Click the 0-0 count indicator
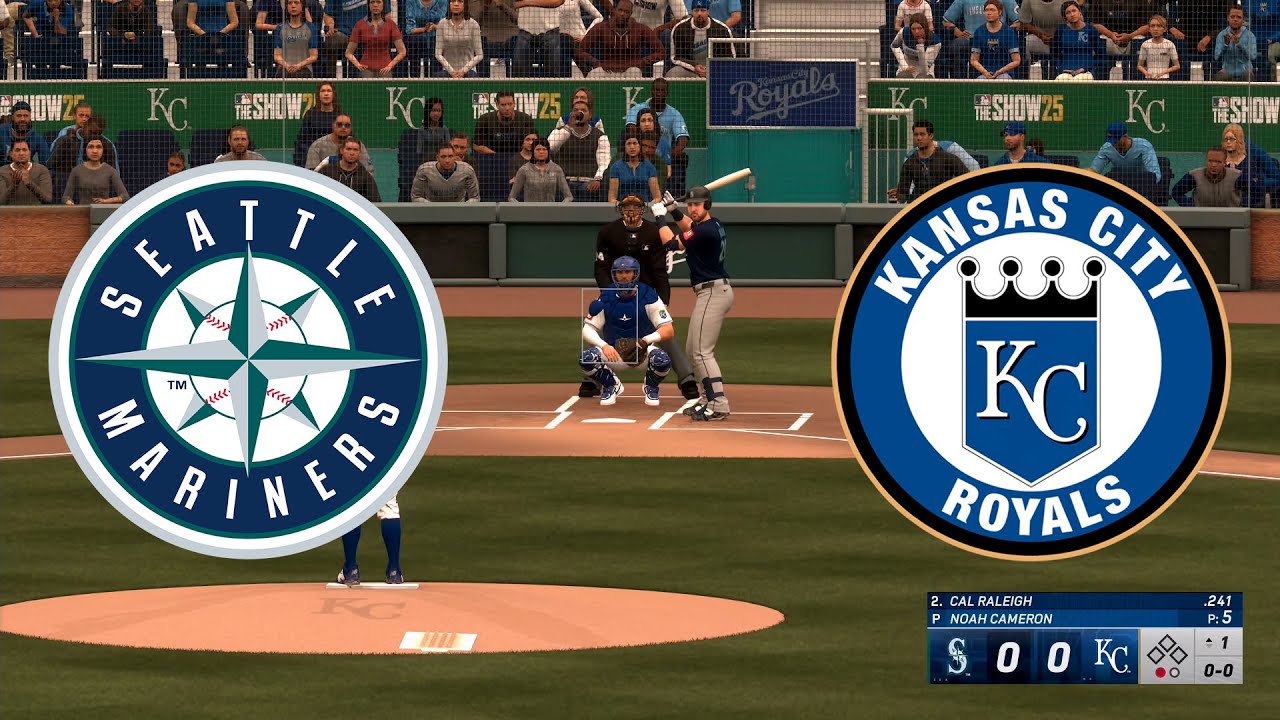1280x720 pixels. coord(1218,672)
